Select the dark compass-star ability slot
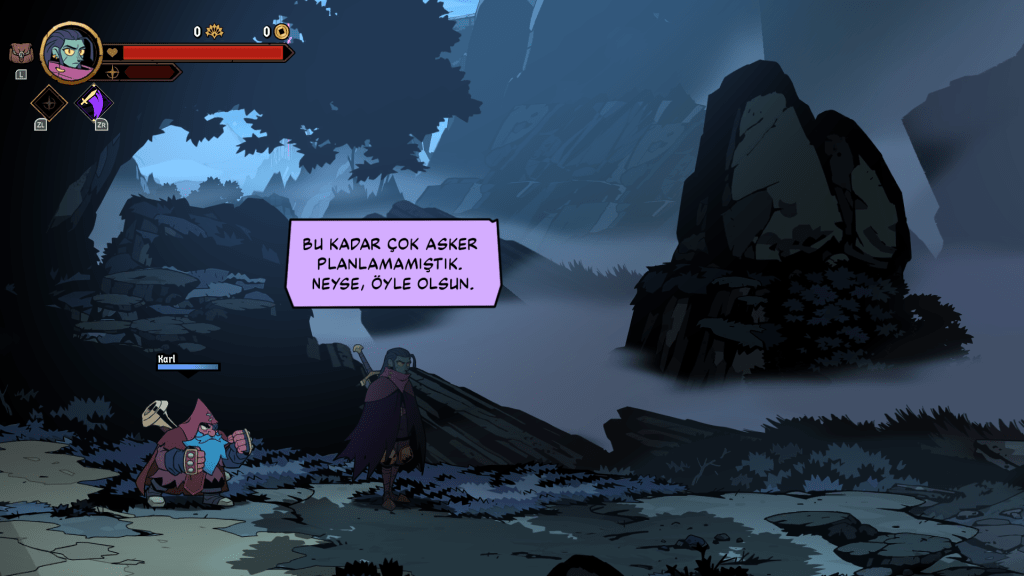Viewport: 1024px width, 576px height. point(48,102)
